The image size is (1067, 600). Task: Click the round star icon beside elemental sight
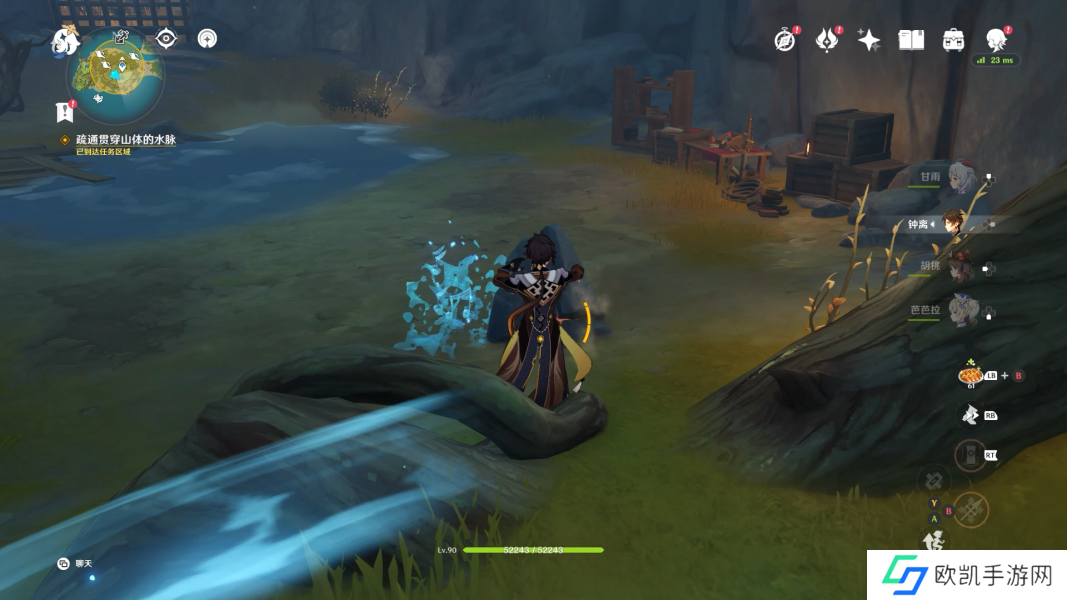point(207,40)
